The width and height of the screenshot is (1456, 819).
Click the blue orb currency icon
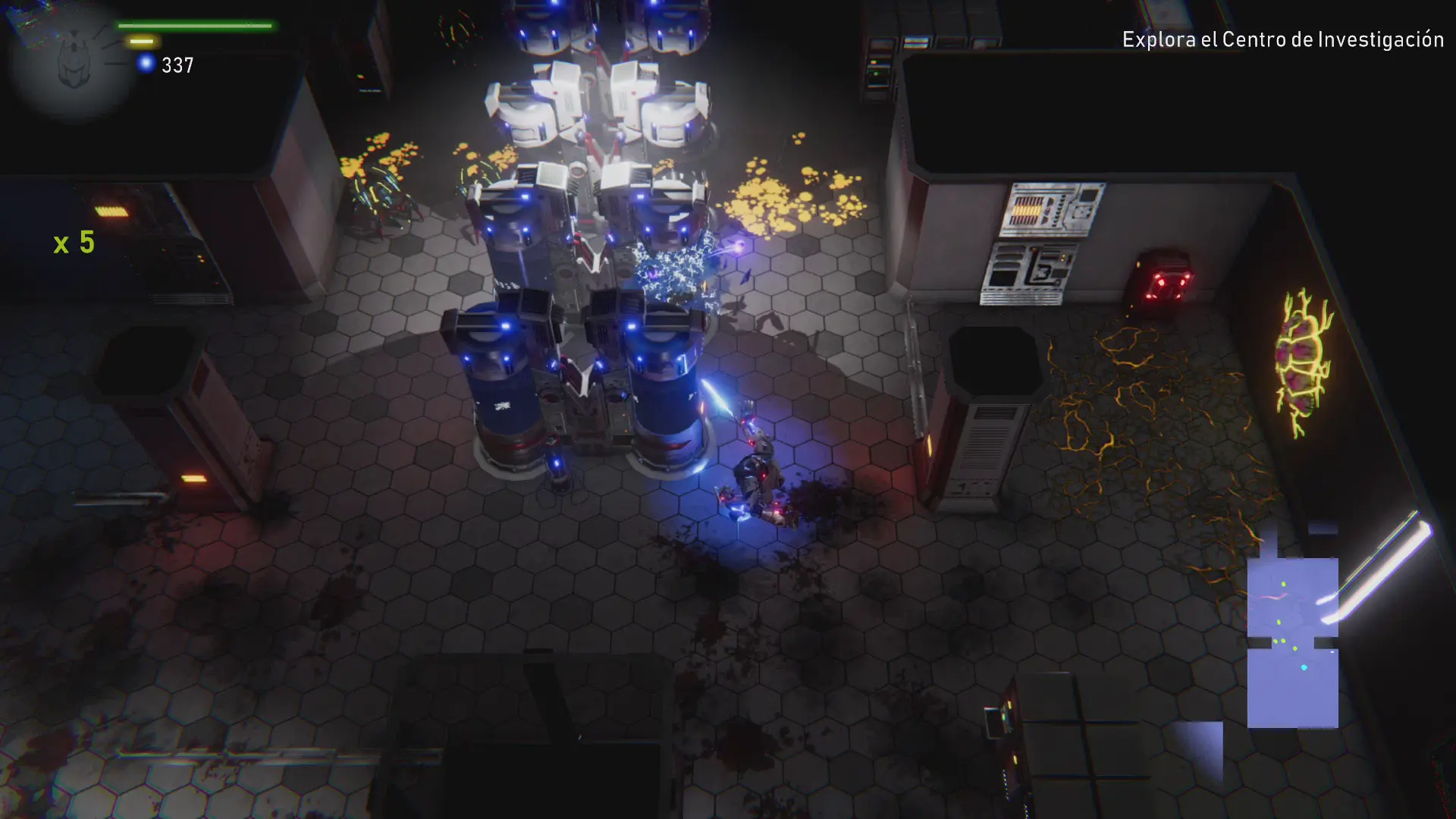click(x=146, y=64)
